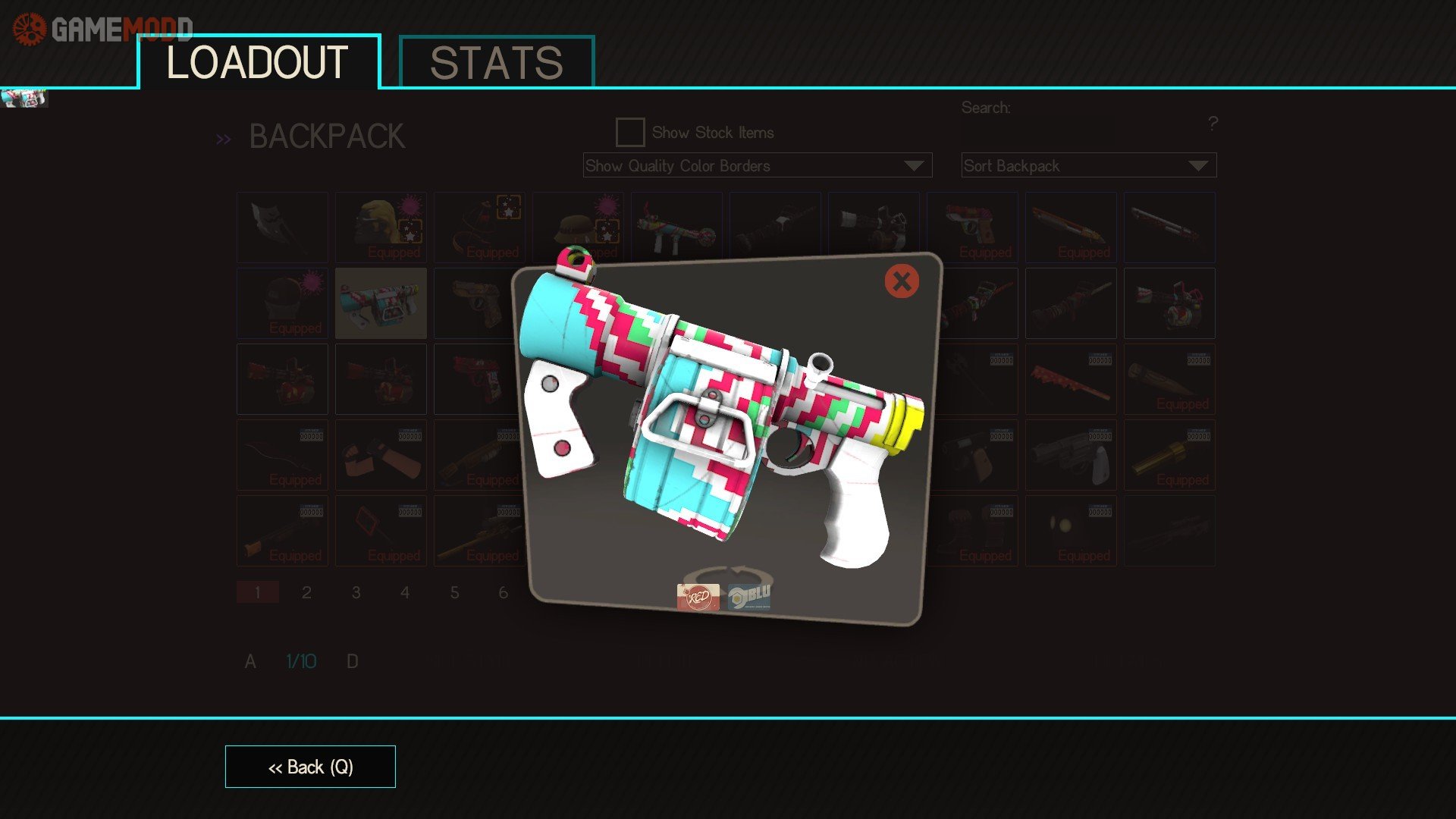Preview the BLU team skin
1456x819 pixels.
[x=749, y=597]
